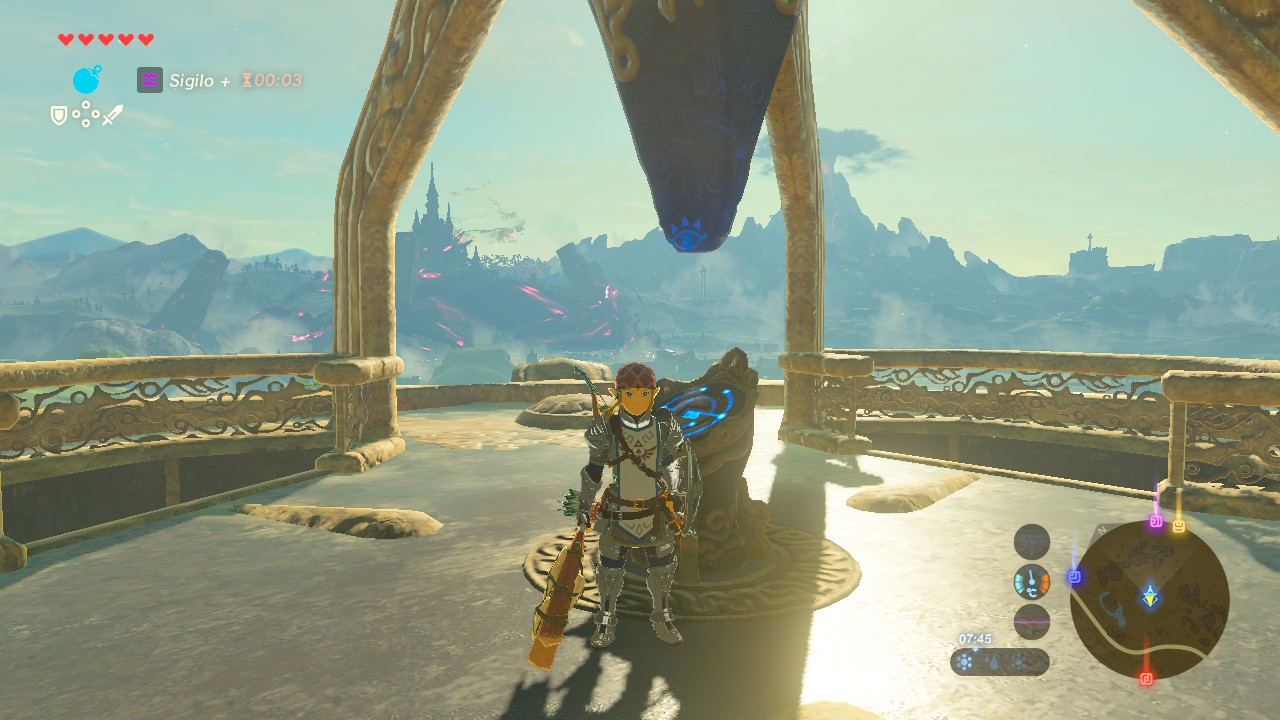Viewport: 1280px width, 720px height.
Task: Select the blue remote bomb rune icon
Action: pyautogui.click(x=87, y=80)
